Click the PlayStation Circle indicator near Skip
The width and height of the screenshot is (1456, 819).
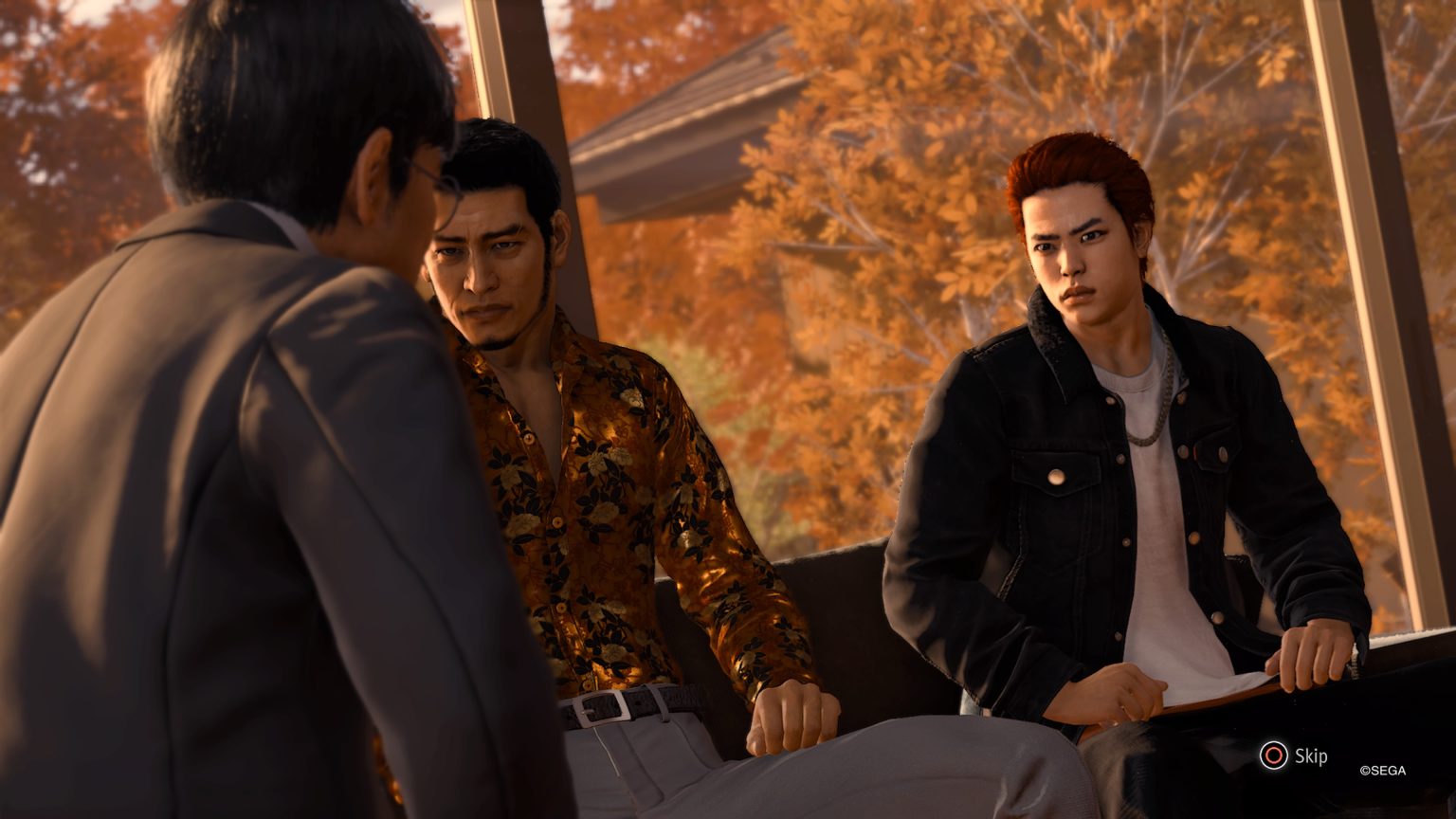1275,756
